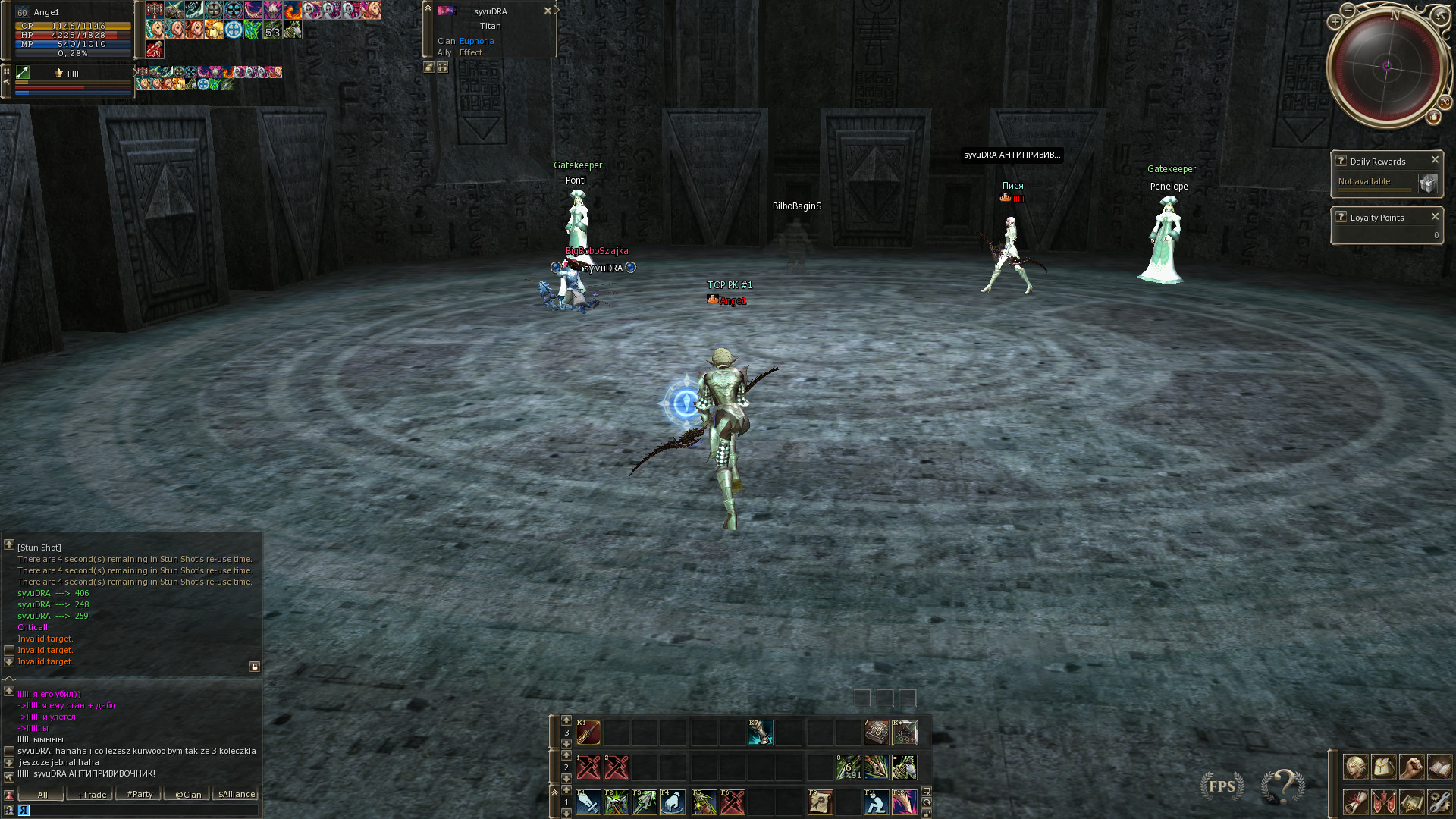
Task: Click the thumbs-up button under the radar
Action: click(1433, 117)
